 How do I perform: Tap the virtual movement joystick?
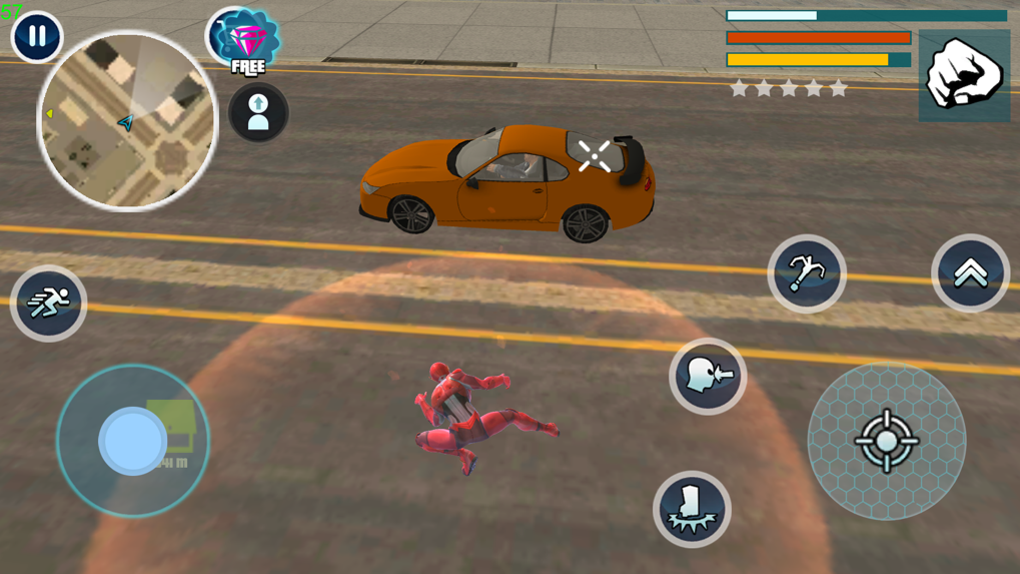click(x=133, y=441)
